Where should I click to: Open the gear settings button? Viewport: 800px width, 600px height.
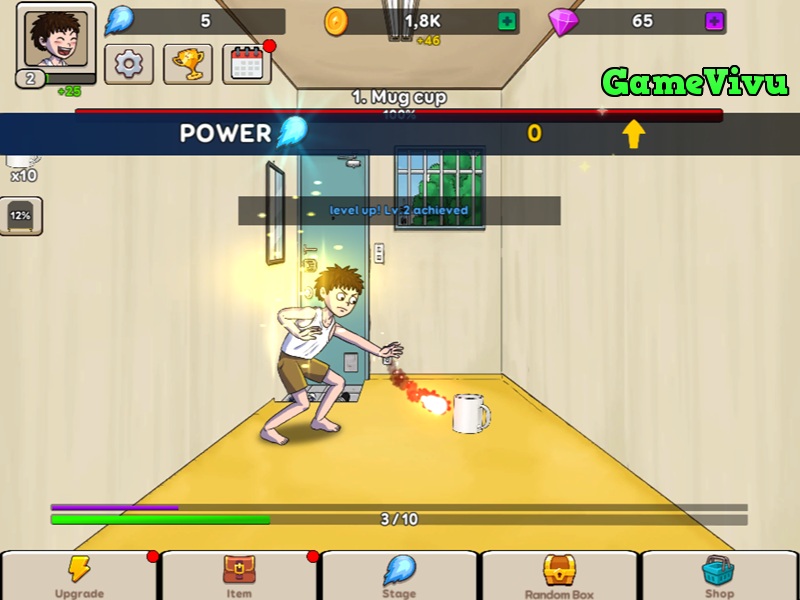[129, 65]
